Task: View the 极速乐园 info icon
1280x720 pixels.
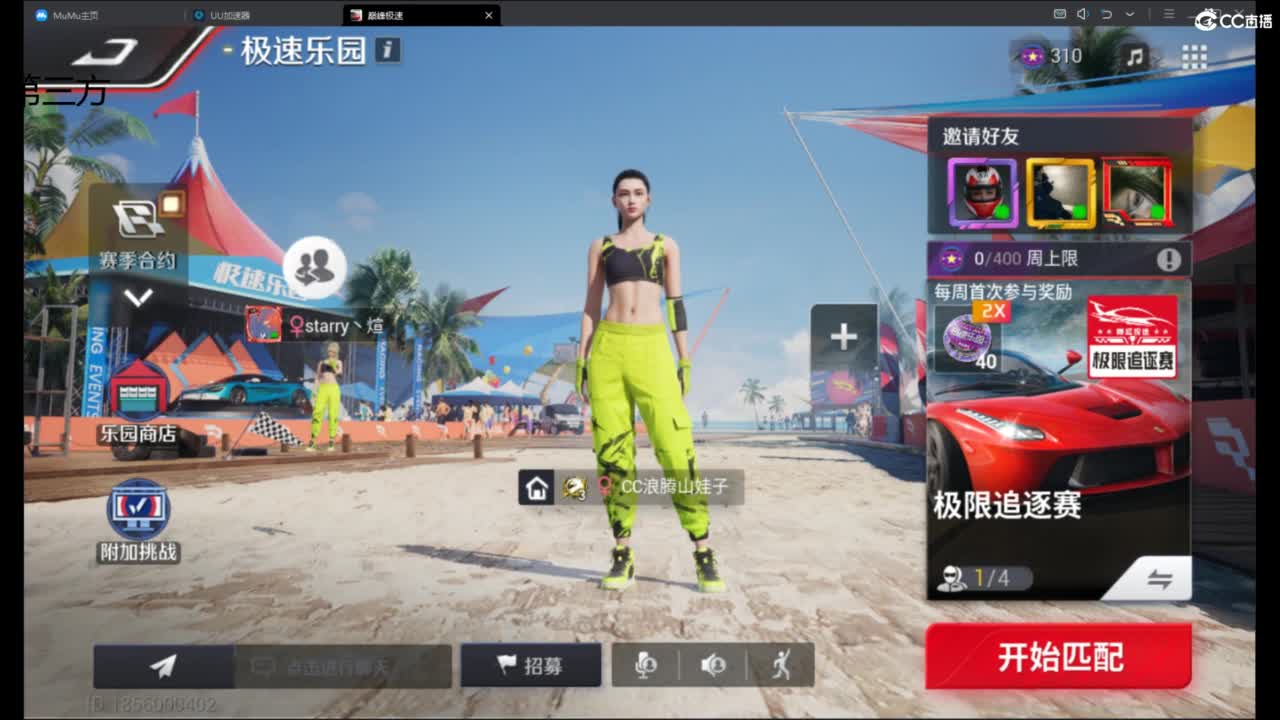Action: (388, 51)
